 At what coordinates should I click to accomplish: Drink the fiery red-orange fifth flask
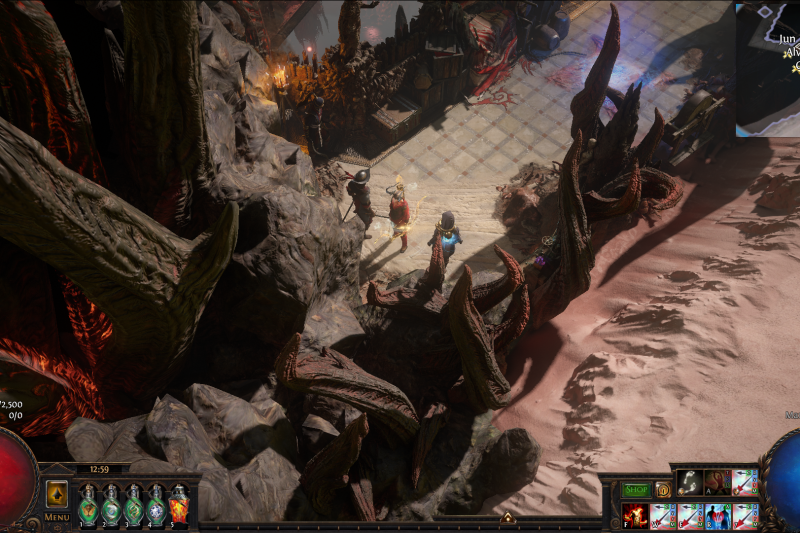tap(179, 506)
